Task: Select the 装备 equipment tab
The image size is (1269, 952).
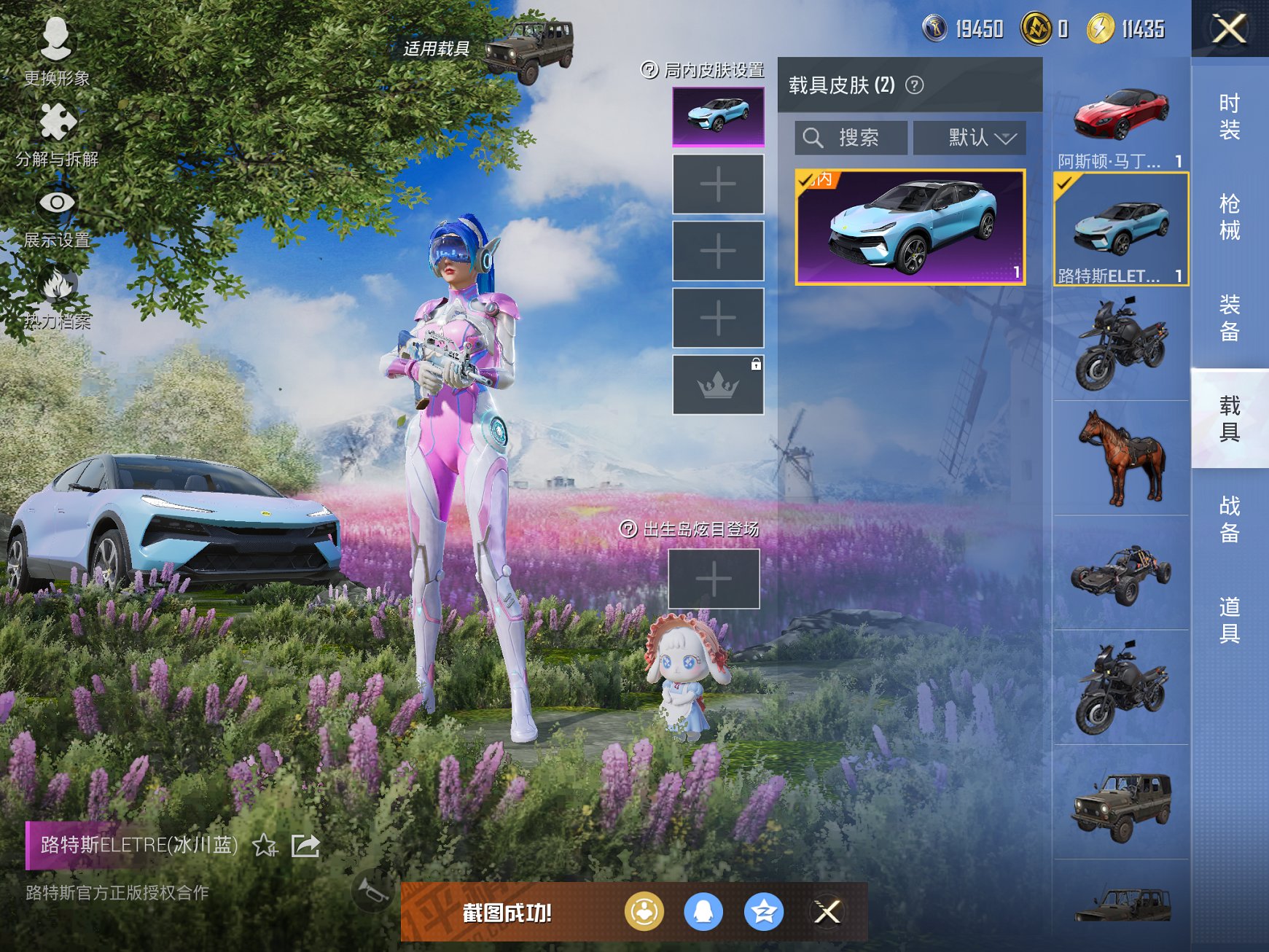Action: click(x=1229, y=318)
